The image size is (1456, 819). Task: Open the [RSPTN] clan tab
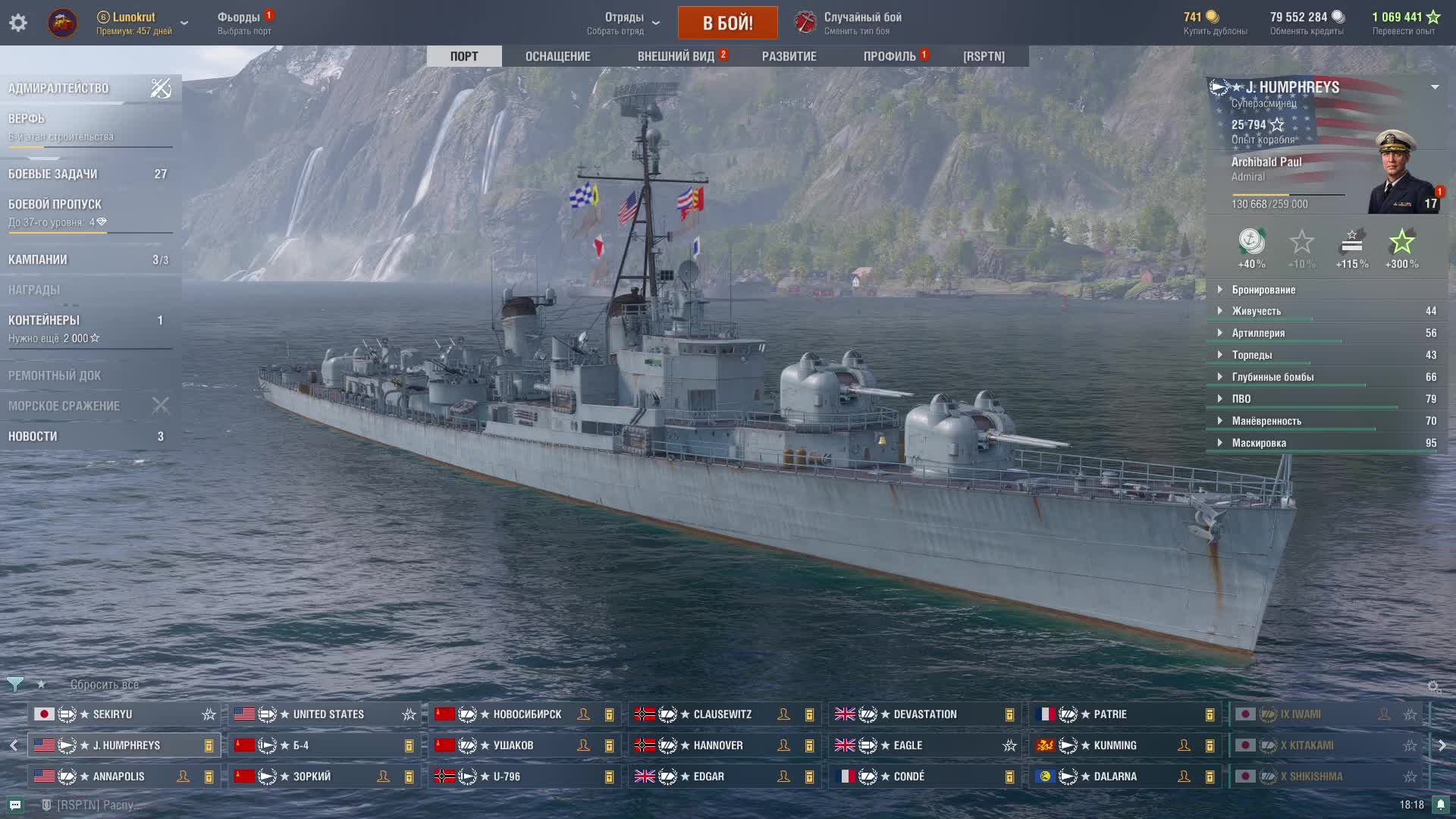click(984, 56)
